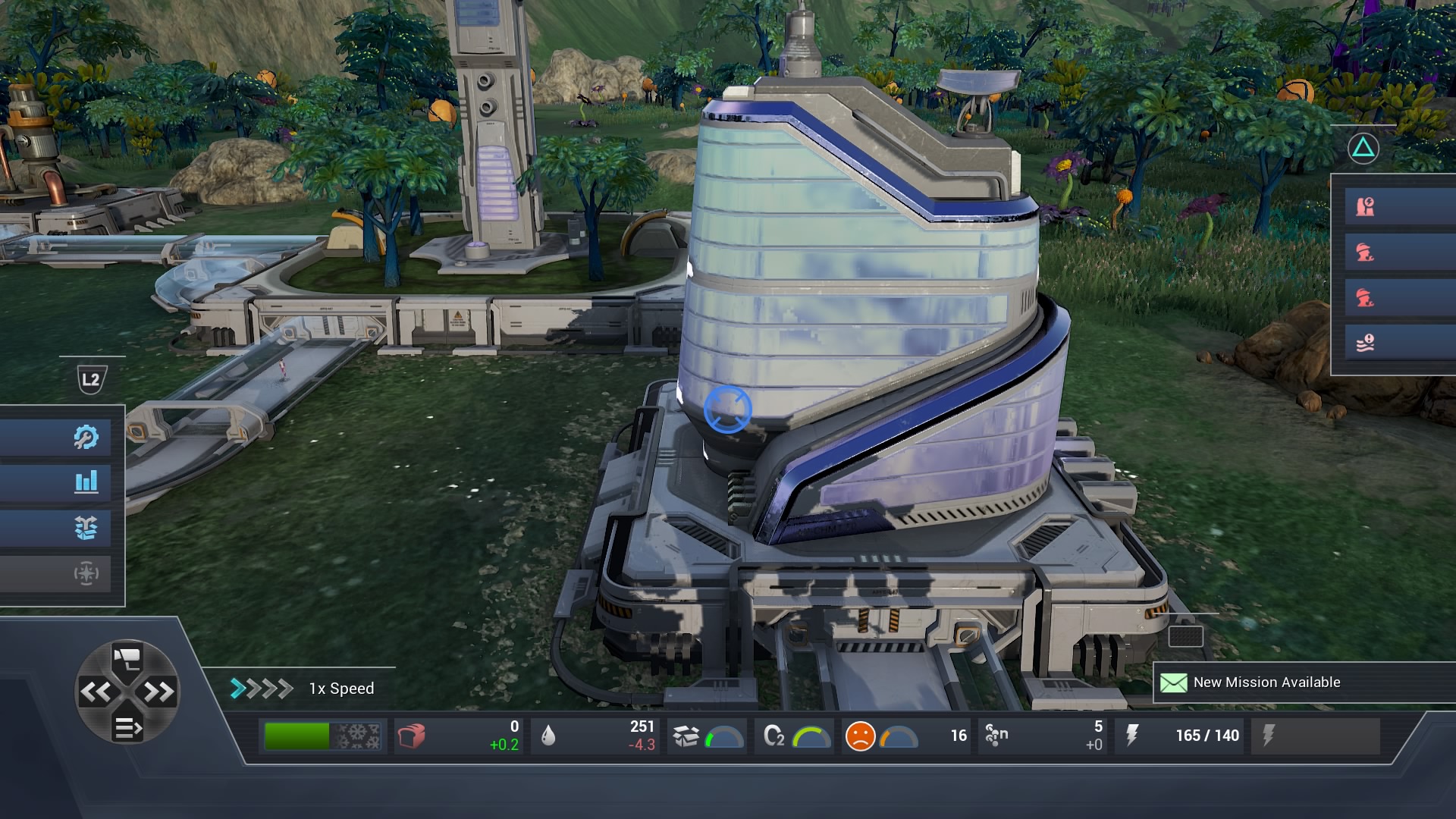Speed up game with fast-forward arrows
Screen dimensions: 1456x819
(158, 692)
